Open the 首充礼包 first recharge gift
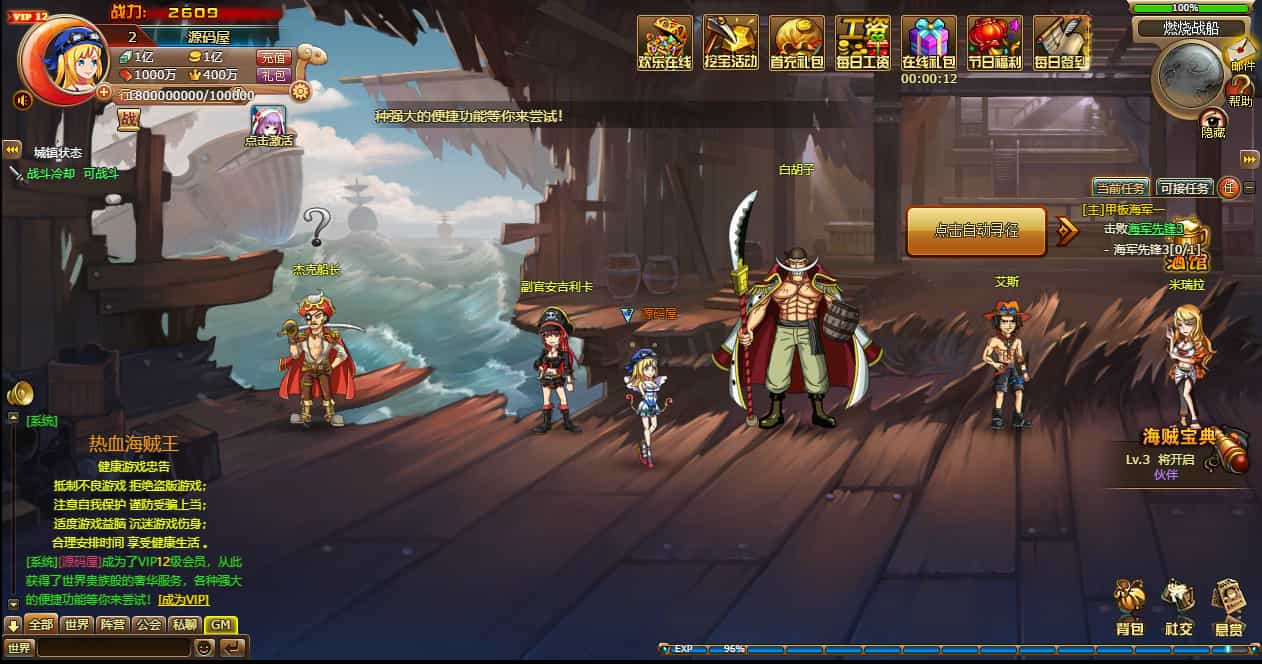This screenshot has height=664, width=1262. click(x=797, y=42)
